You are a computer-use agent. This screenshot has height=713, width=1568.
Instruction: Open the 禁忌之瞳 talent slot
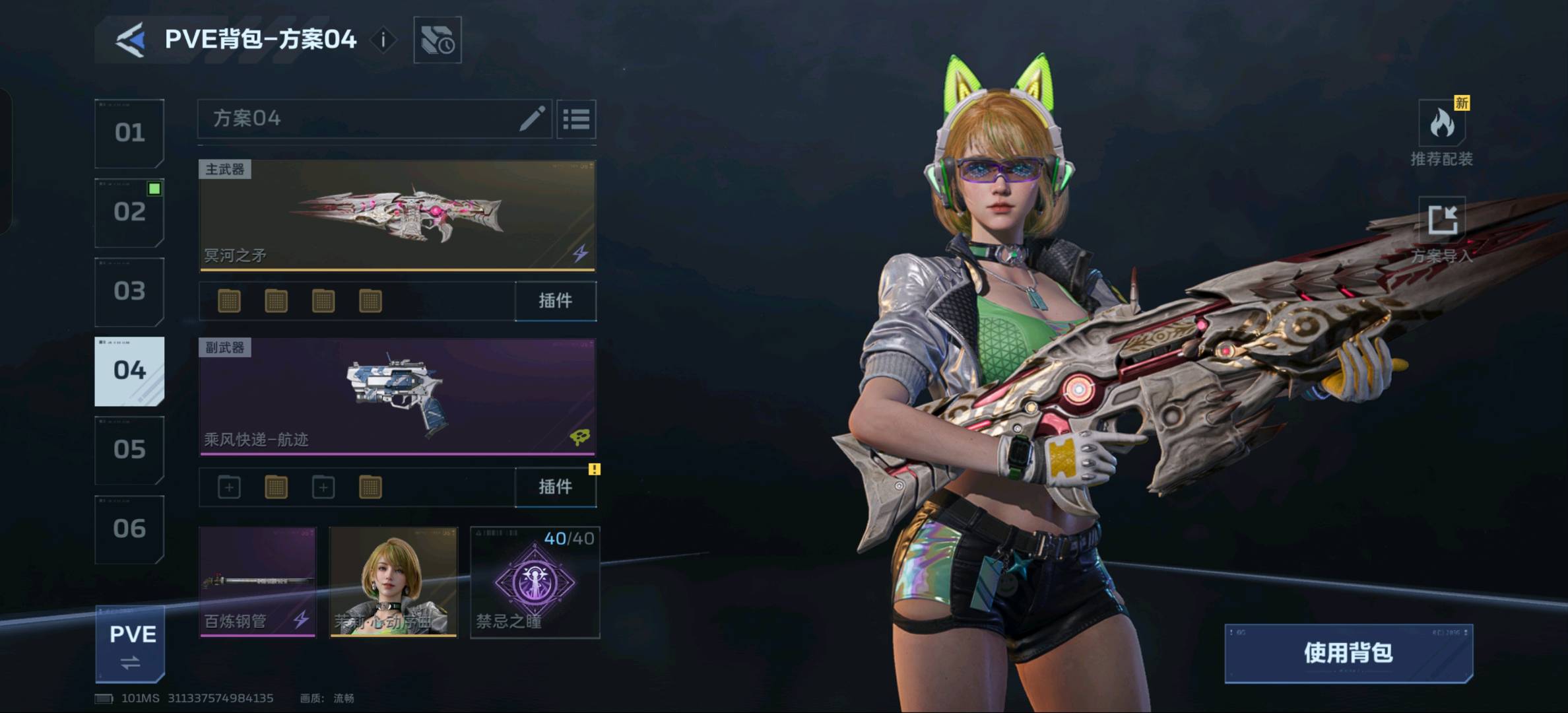coord(535,582)
